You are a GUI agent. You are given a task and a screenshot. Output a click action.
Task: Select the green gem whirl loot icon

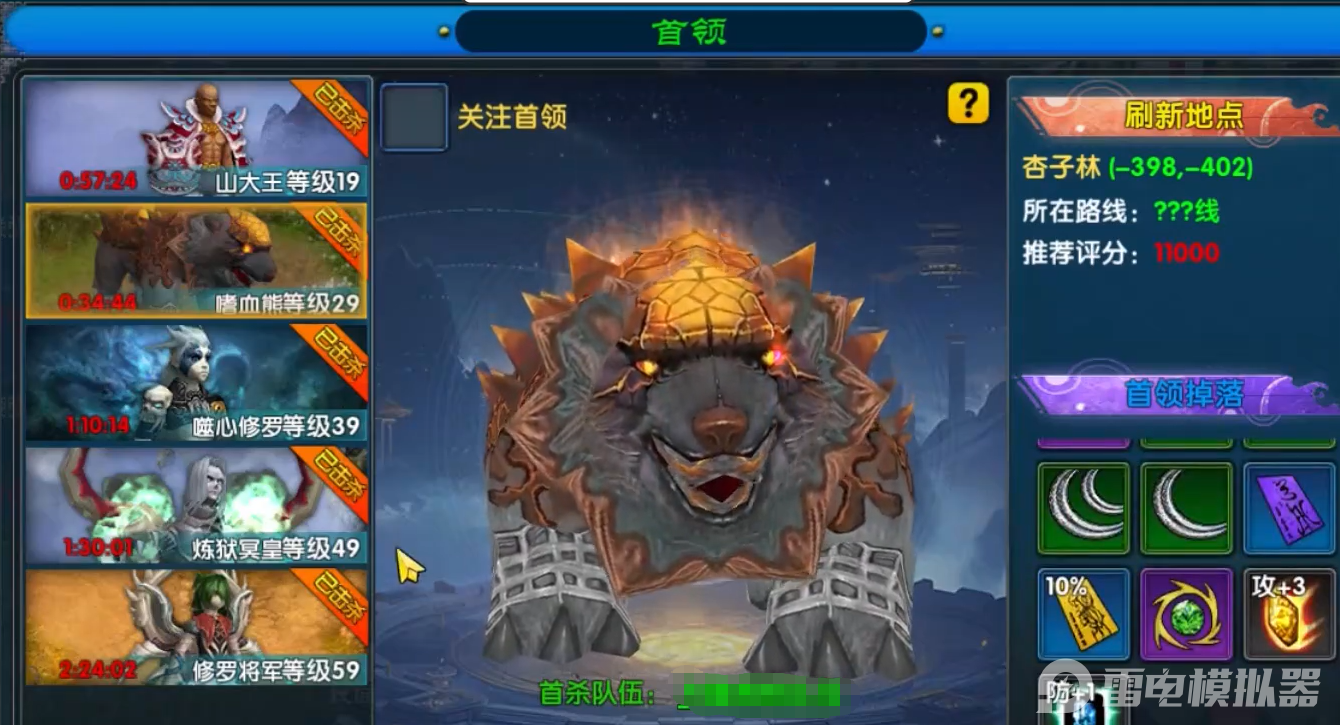tap(1185, 613)
